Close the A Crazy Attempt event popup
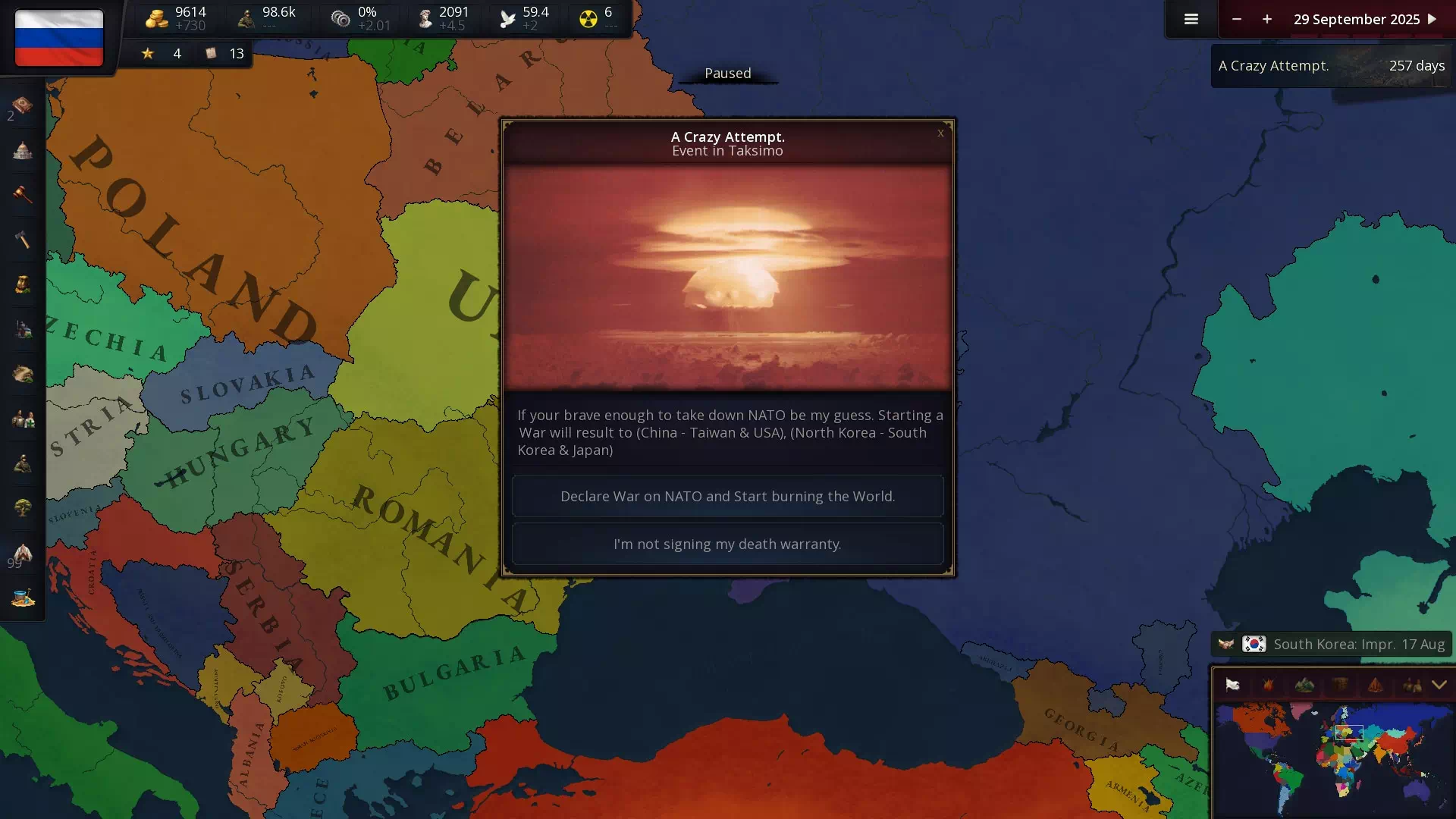The image size is (1456, 819). coord(940,133)
